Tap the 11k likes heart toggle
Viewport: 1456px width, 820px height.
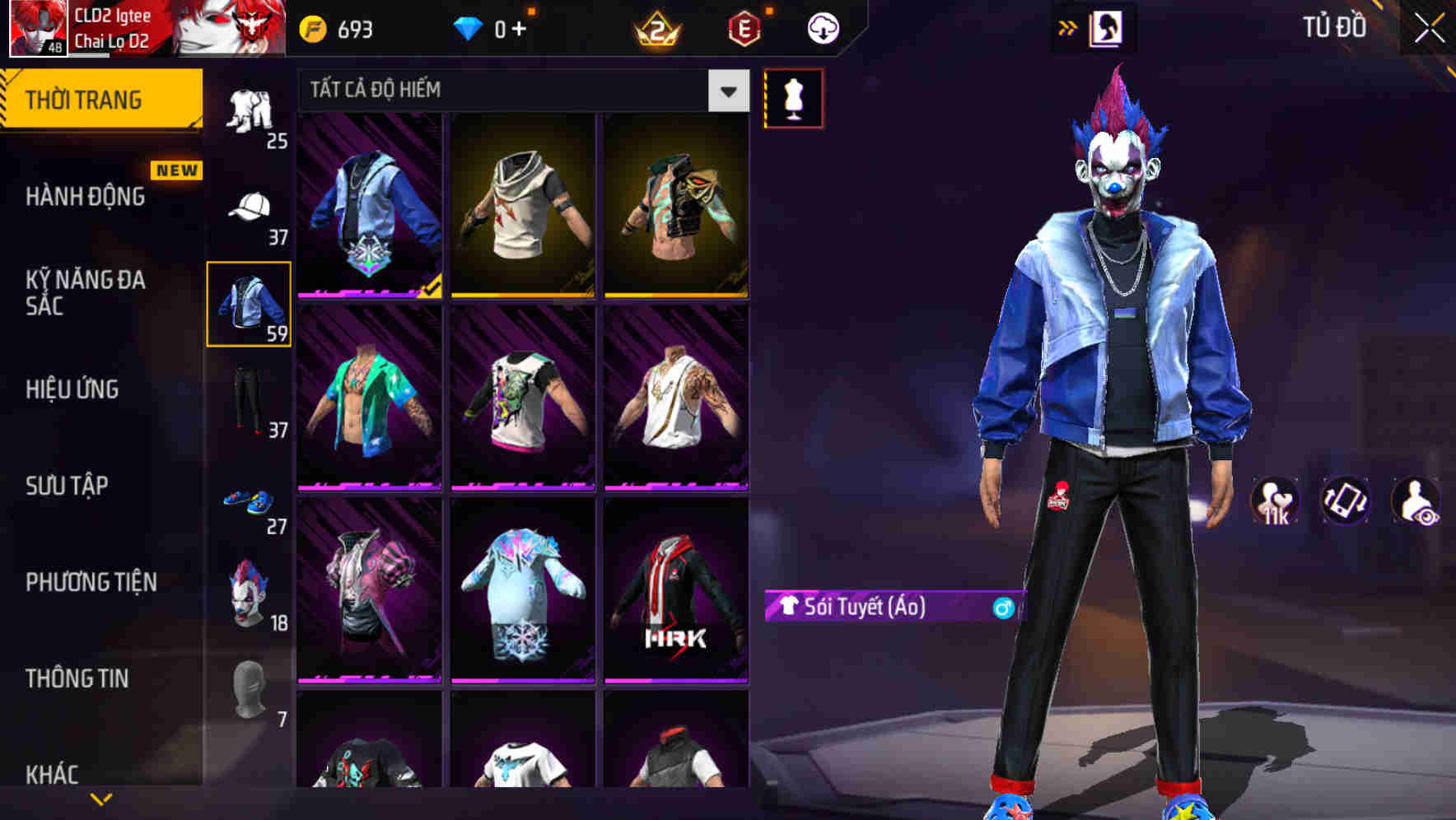1273,502
